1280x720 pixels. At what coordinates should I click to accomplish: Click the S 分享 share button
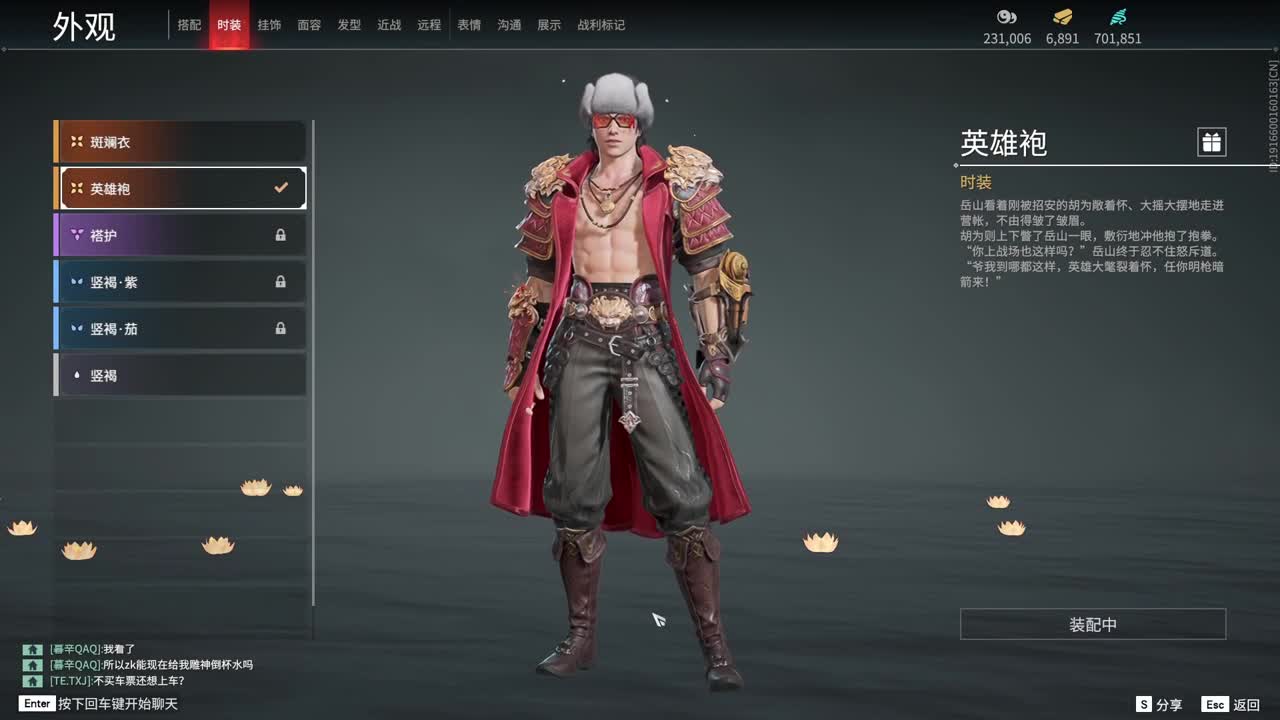point(1158,704)
